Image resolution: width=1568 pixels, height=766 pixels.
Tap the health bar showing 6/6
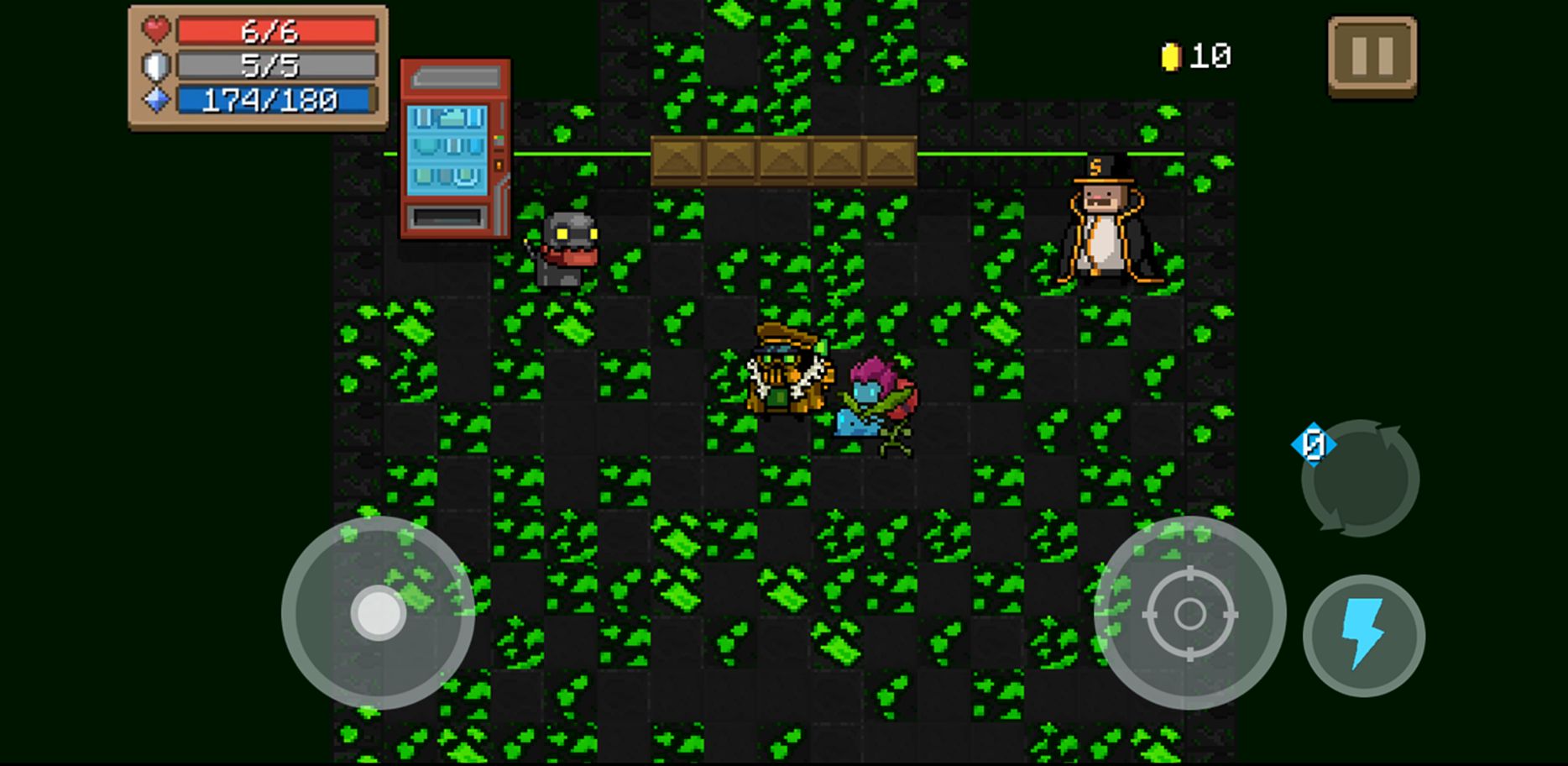(x=277, y=30)
